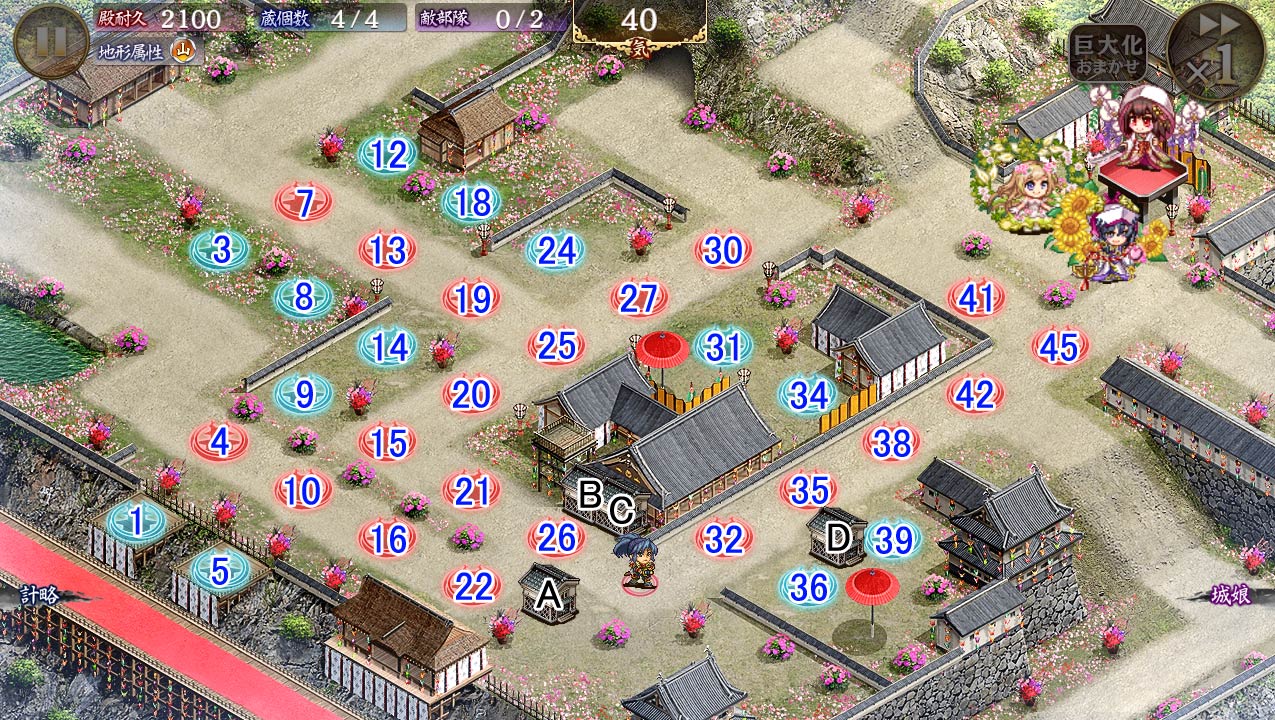Viewport: 1275px width, 720px height.
Task: Choose red deployment tile 30
Action: [723, 251]
